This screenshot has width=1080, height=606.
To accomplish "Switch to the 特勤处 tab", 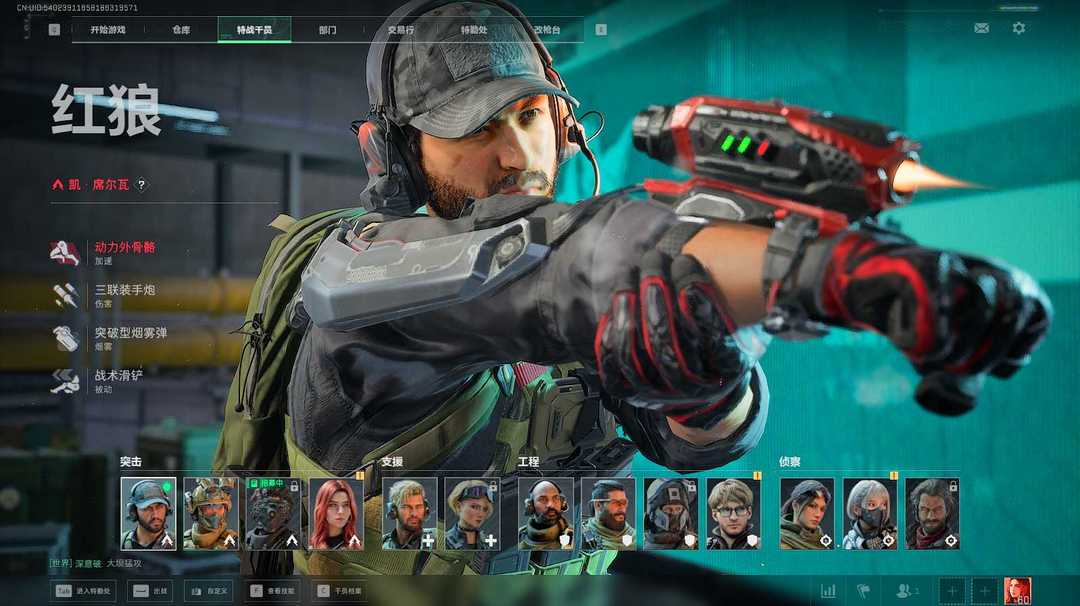I will tap(474, 30).
